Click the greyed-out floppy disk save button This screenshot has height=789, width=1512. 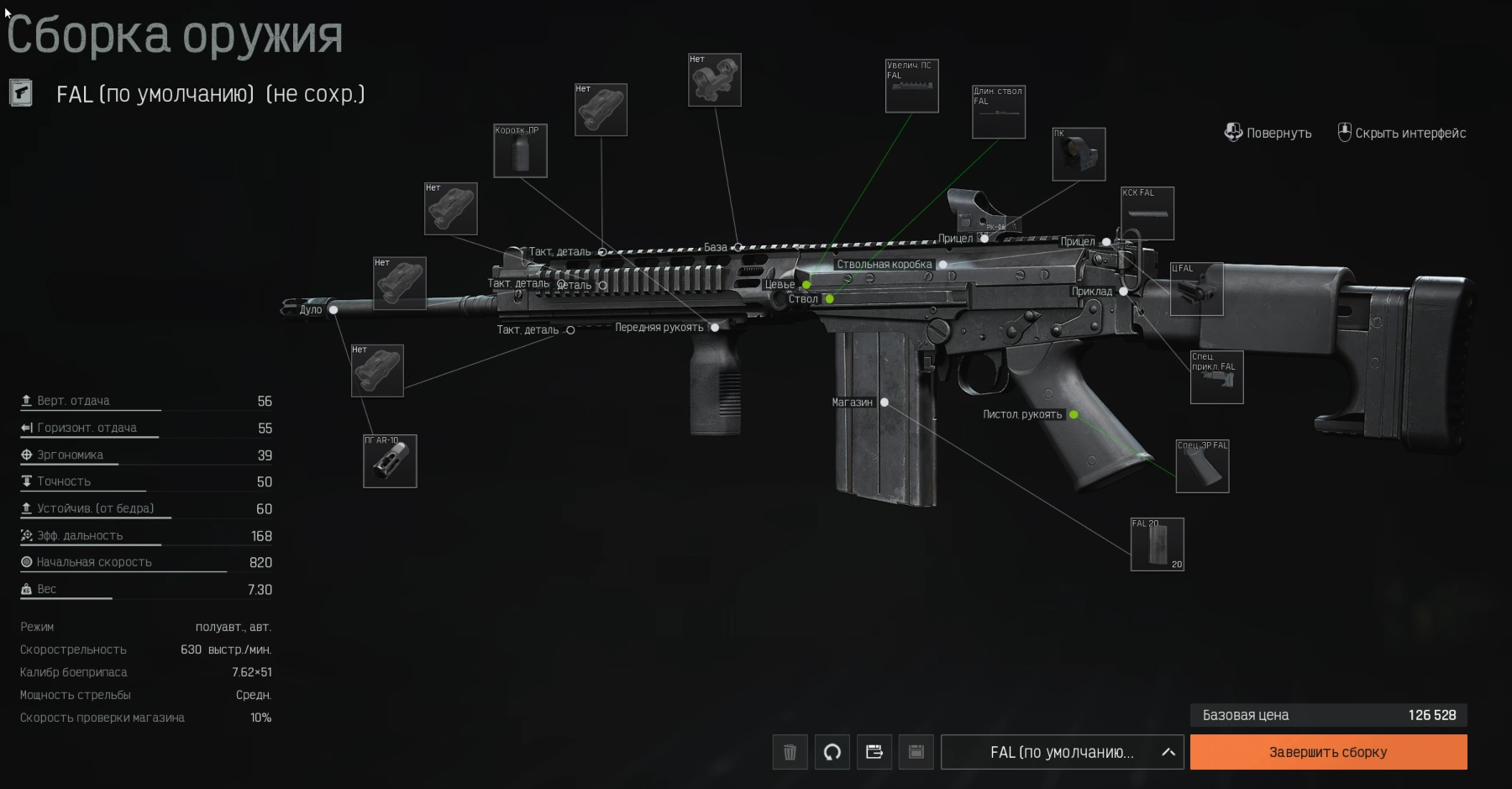point(916,752)
